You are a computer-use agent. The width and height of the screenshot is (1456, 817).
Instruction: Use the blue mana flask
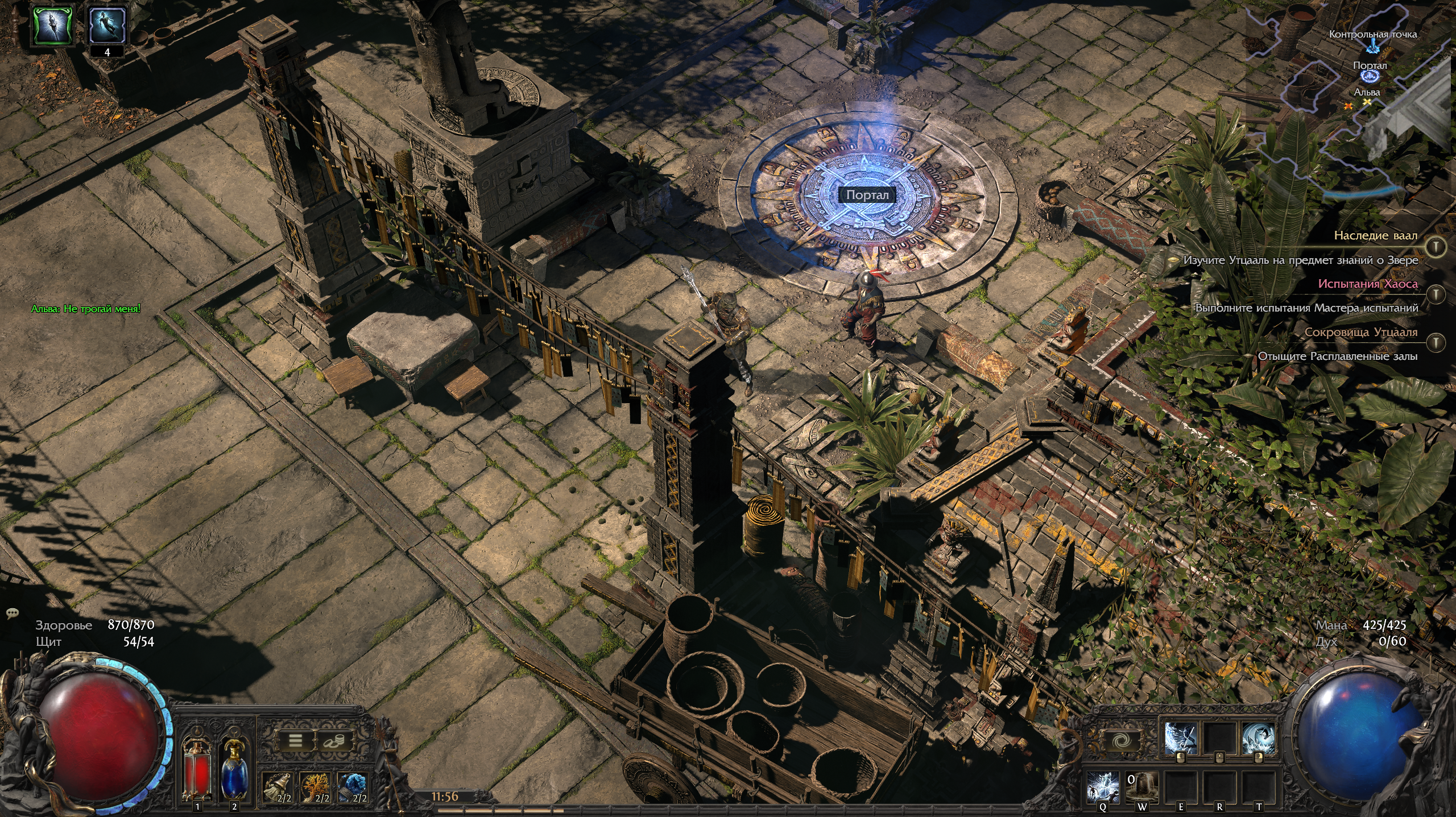pyautogui.click(x=234, y=766)
